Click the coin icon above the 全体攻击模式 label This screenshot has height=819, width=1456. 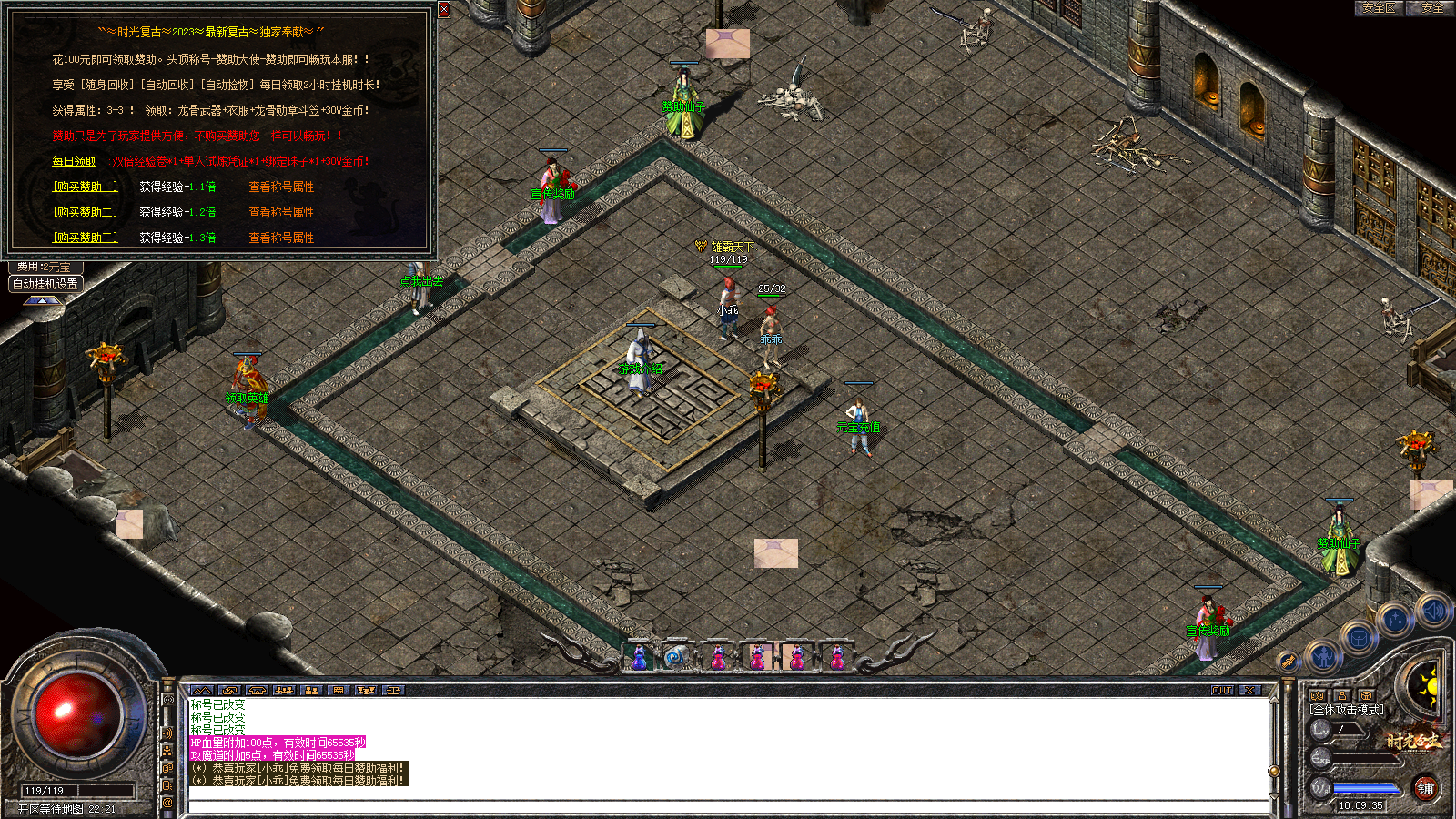[1366, 697]
